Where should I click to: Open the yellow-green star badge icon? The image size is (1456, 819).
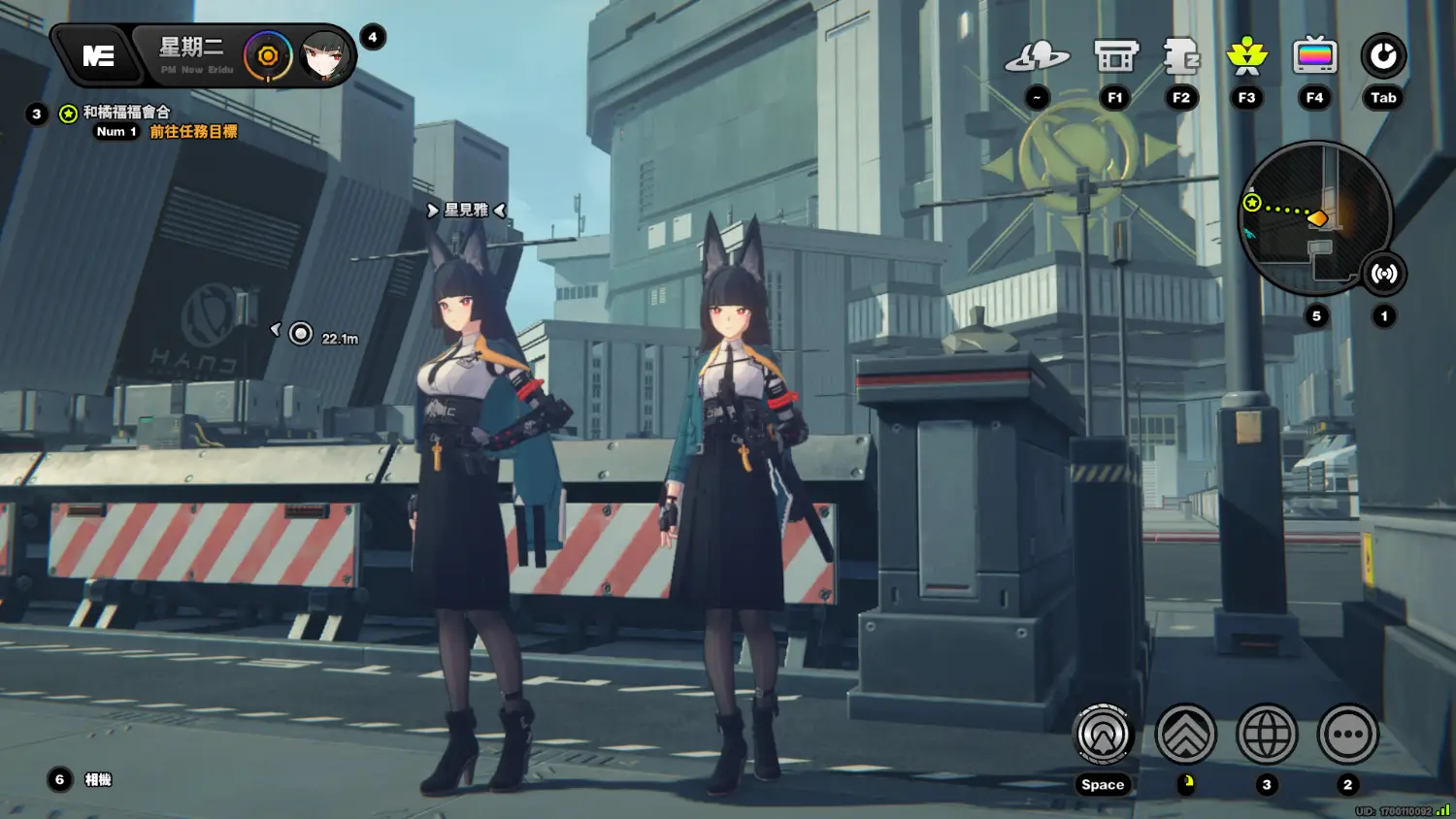pyautogui.click(x=1247, y=57)
